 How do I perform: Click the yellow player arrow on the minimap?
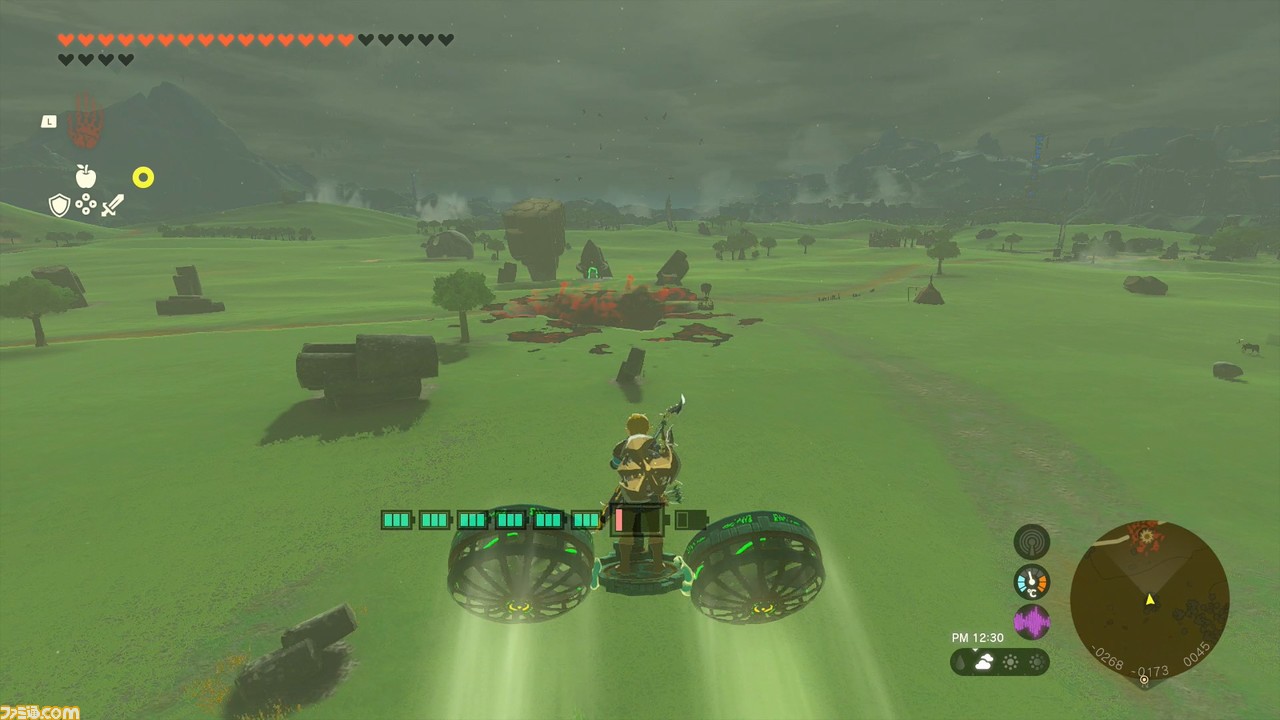(x=1150, y=600)
